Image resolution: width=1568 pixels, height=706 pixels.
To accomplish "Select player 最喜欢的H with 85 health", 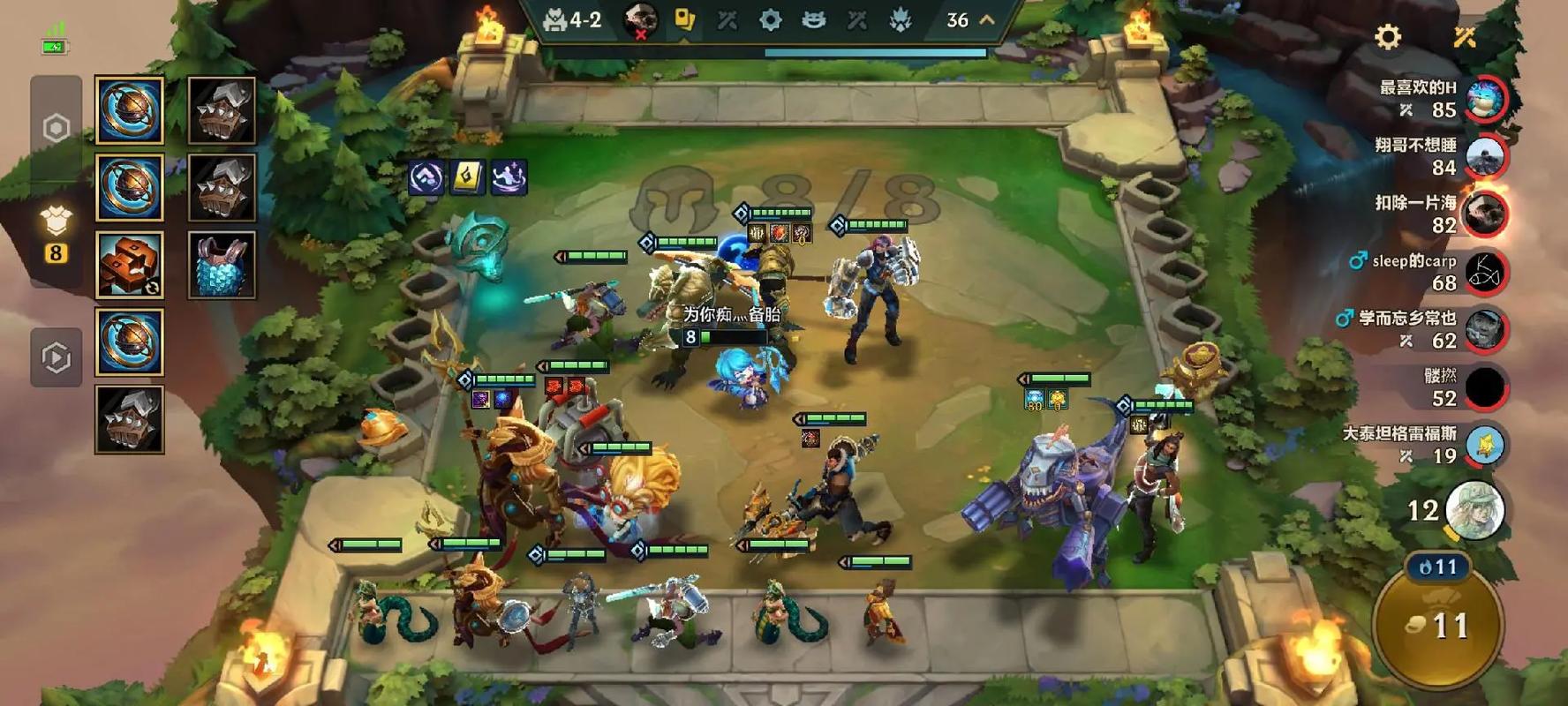I will pos(1485,98).
